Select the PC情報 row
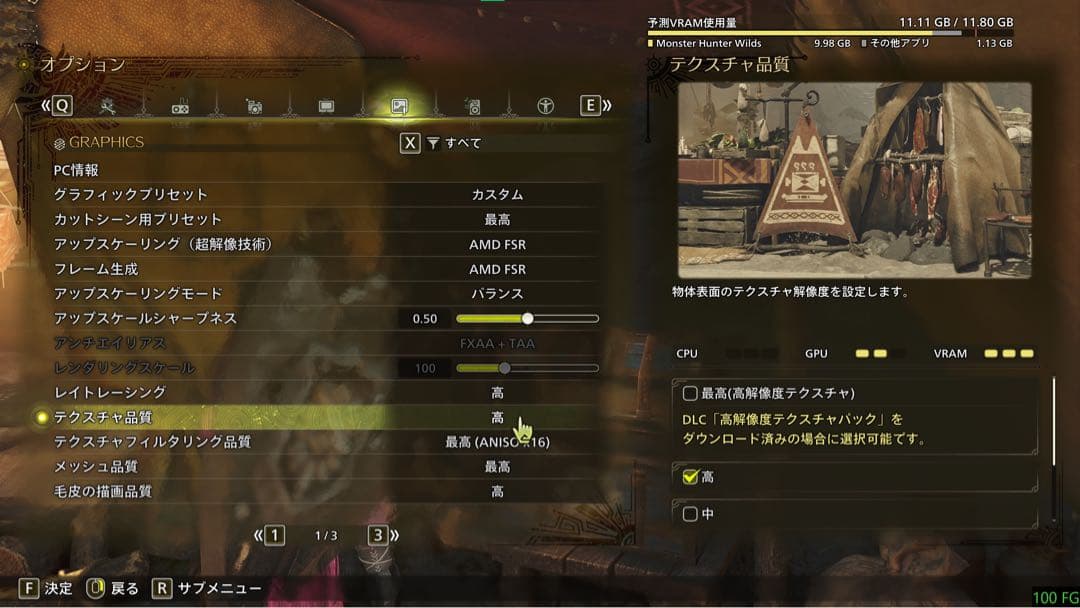 coord(300,171)
